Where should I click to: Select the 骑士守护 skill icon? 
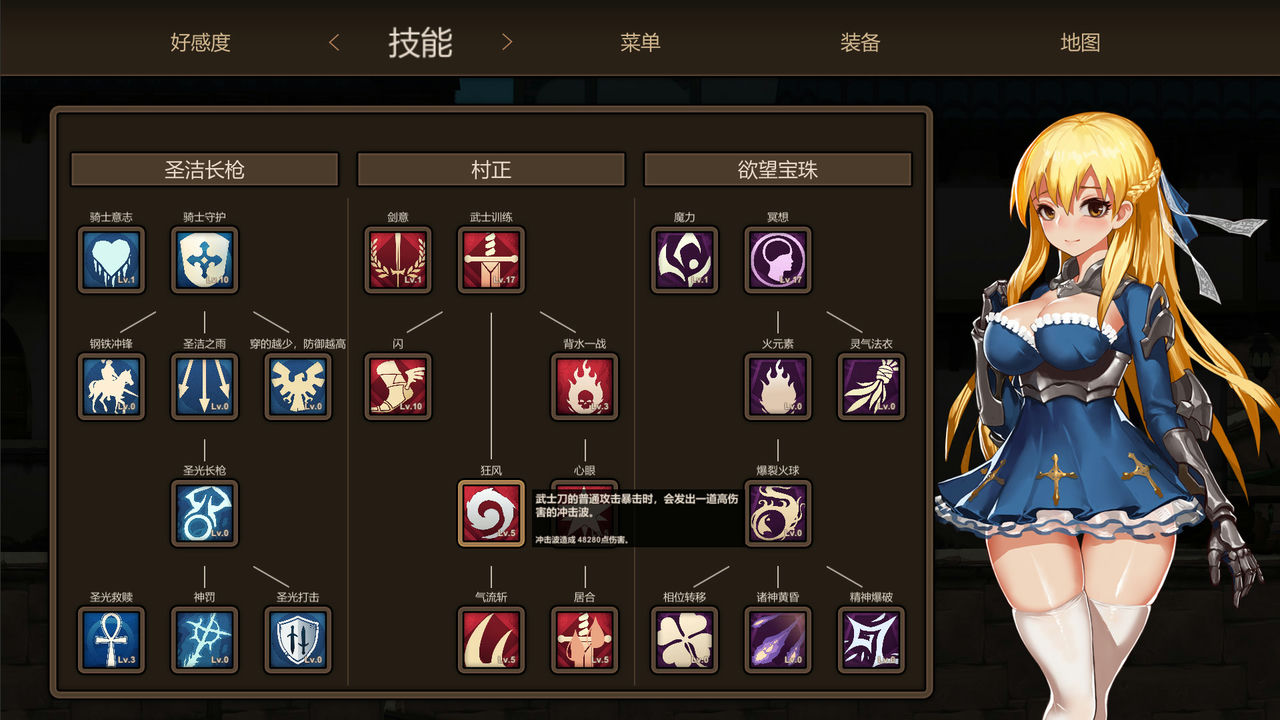click(x=204, y=261)
